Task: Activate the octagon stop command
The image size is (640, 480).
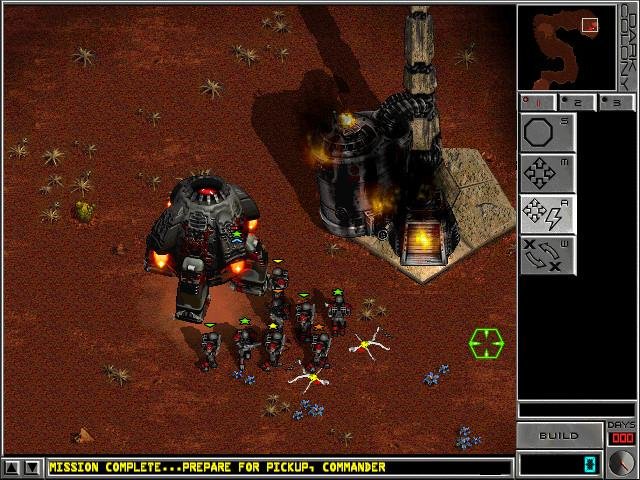Action: pyautogui.click(x=547, y=132)
